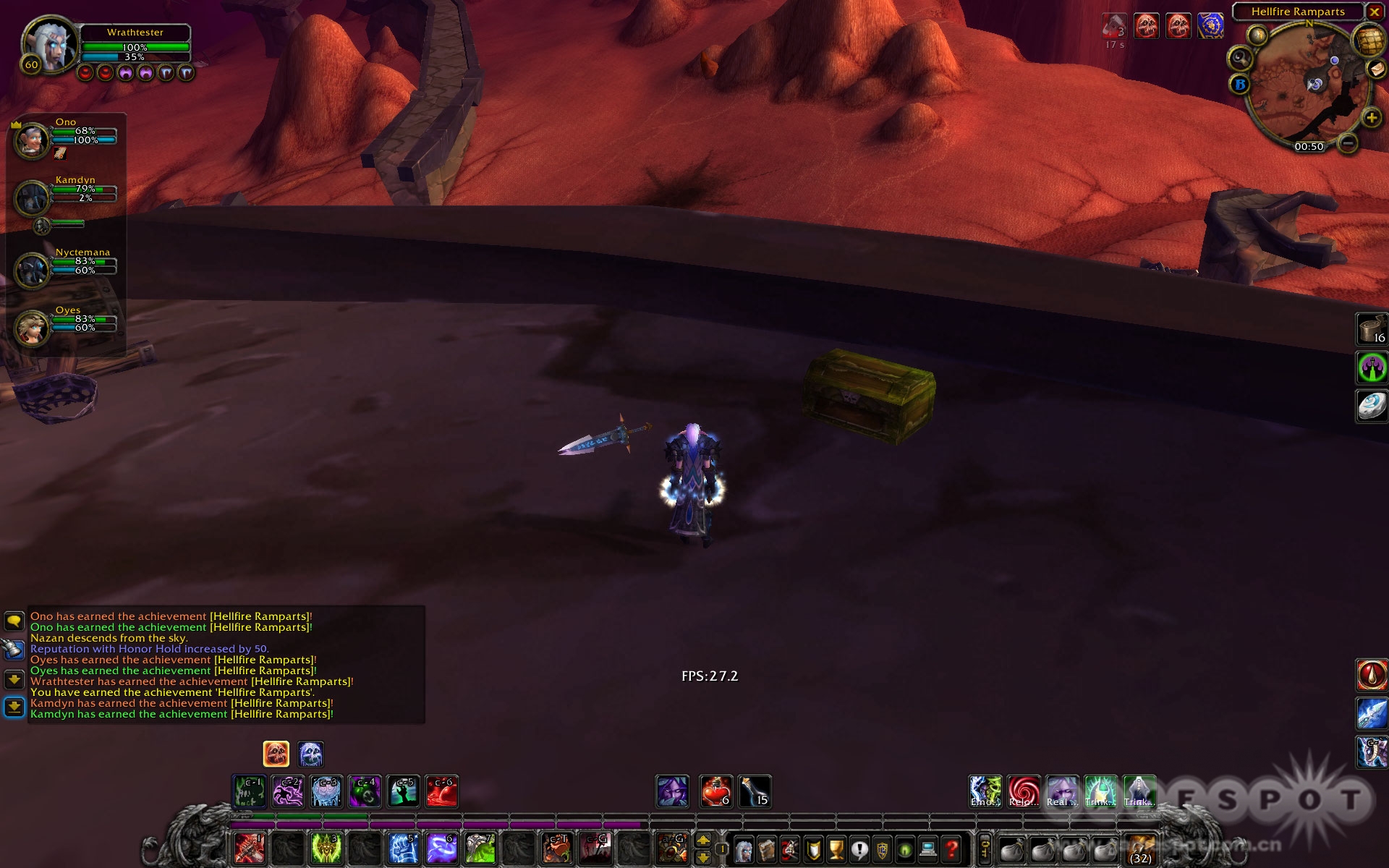Use the red heart potion with 6 charges
This screenshot has width=1389, height=868.
(715, 791)
